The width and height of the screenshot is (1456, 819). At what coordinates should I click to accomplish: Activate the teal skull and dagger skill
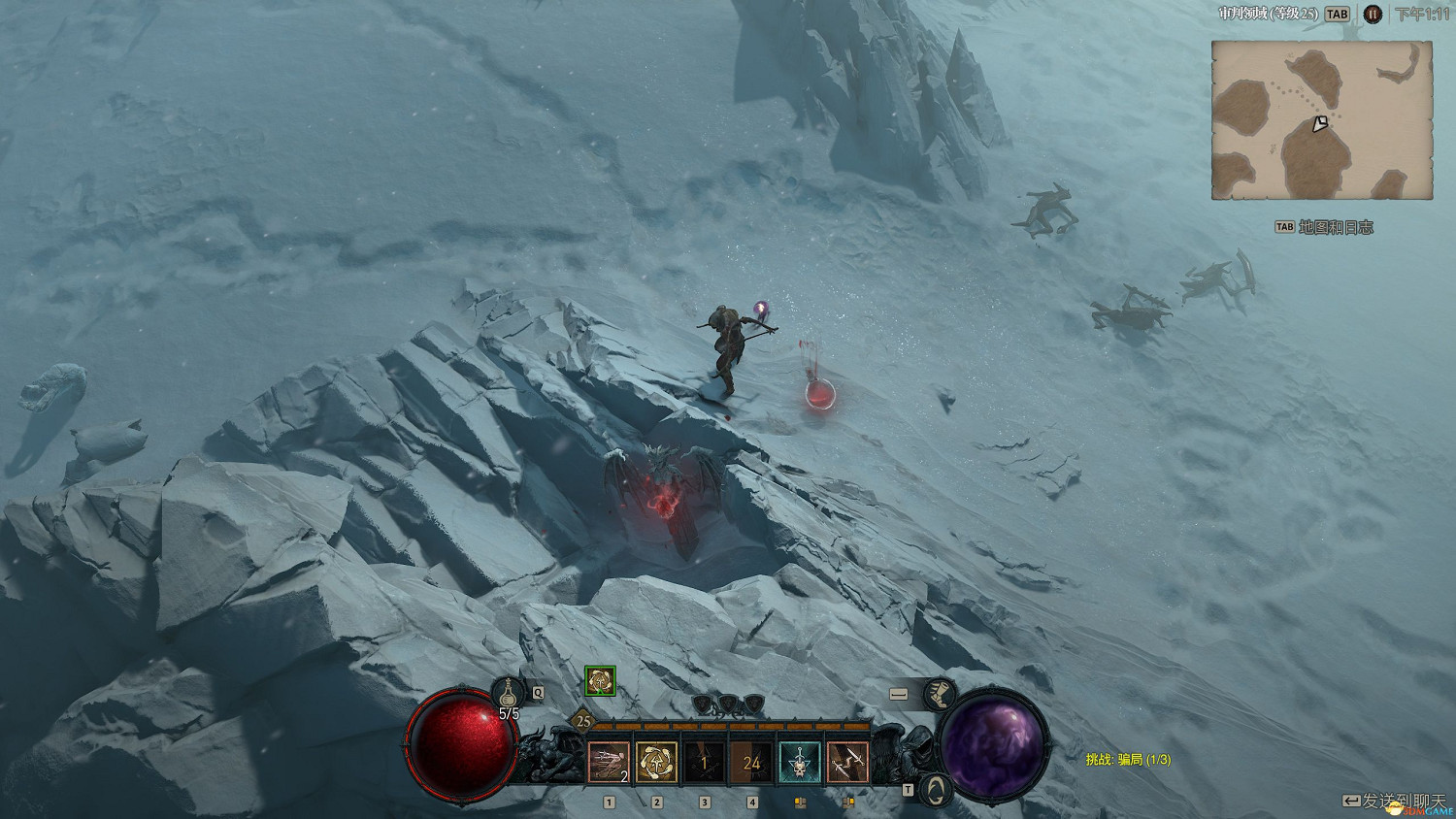[x=799, y=763]
